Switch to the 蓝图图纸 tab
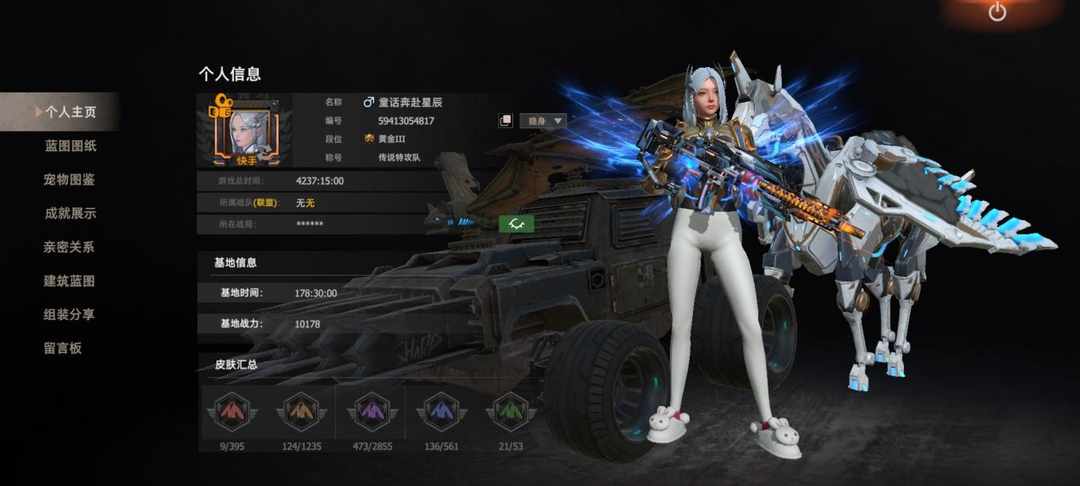The width and height of the screenshot is (1080, 486). point(70,146)
